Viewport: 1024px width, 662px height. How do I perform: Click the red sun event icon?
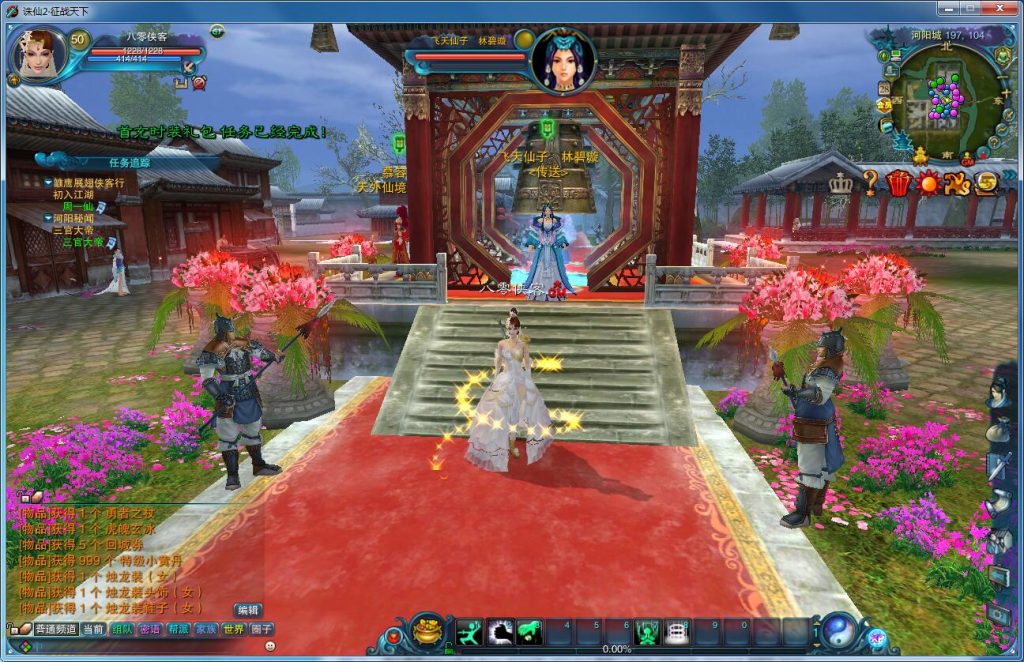929,183
